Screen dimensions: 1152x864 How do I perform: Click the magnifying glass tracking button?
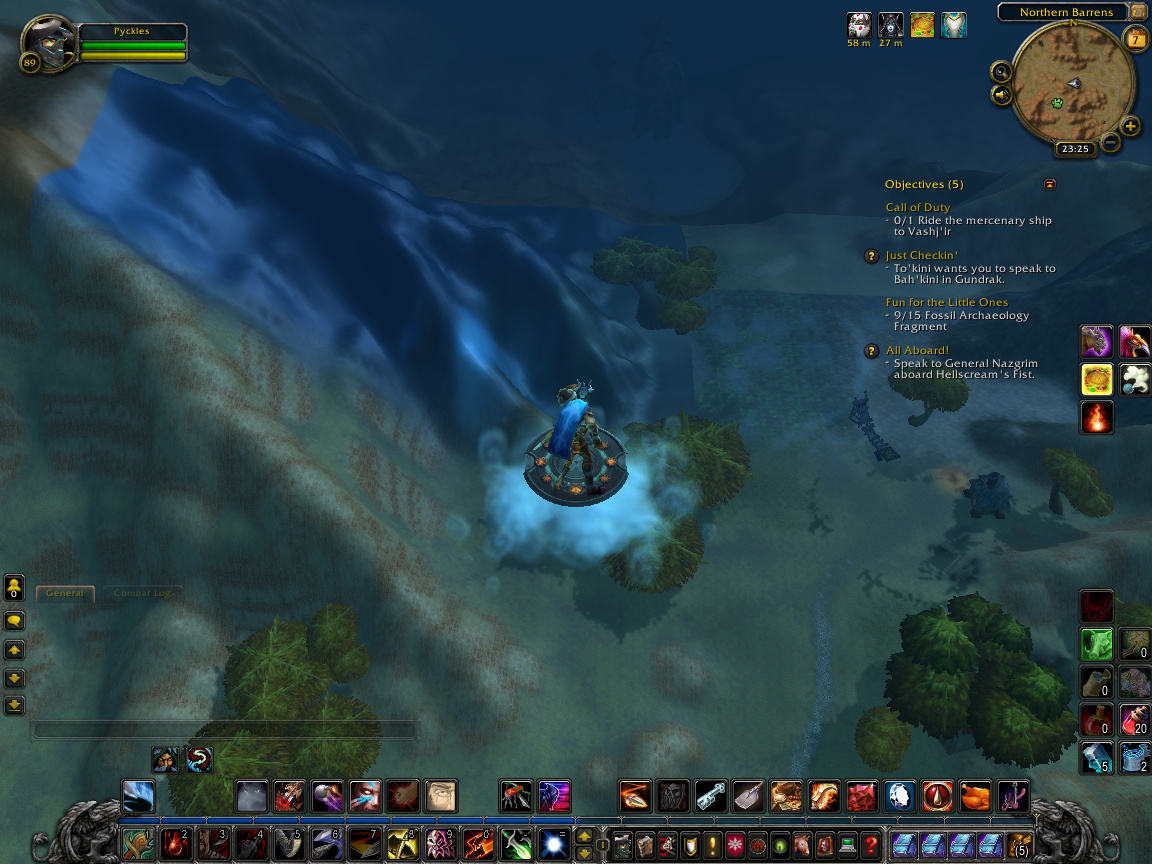pyautogui.click(x=1001, y=71)
